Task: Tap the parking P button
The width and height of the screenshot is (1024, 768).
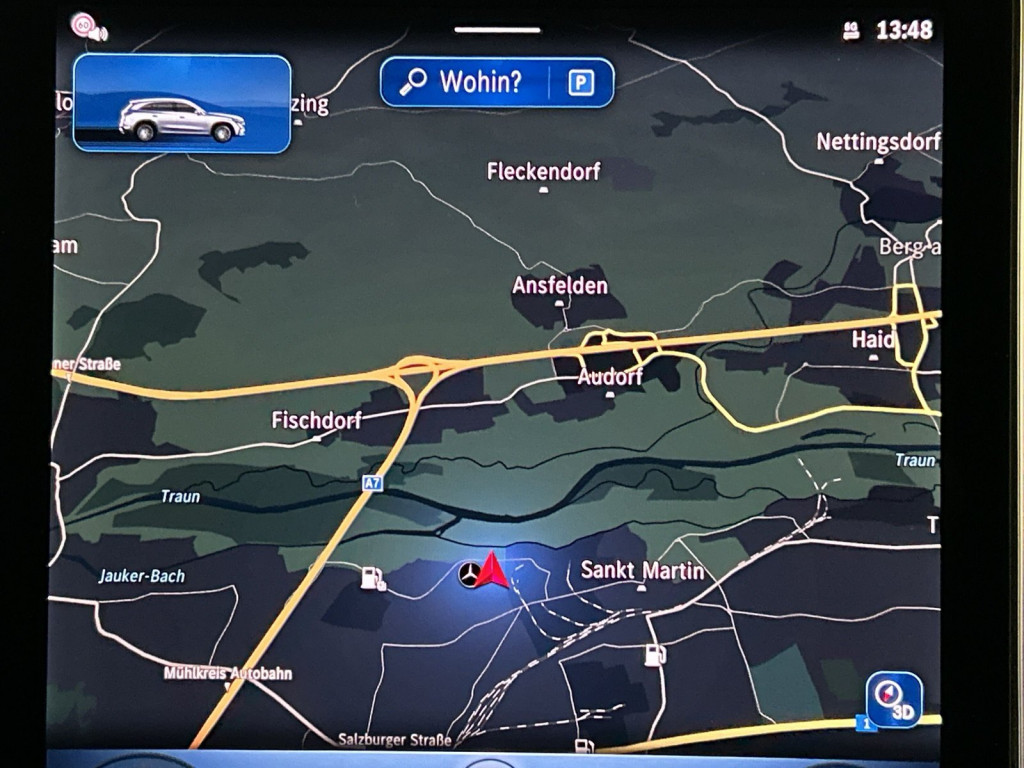Action: click(x=581, y=82)
